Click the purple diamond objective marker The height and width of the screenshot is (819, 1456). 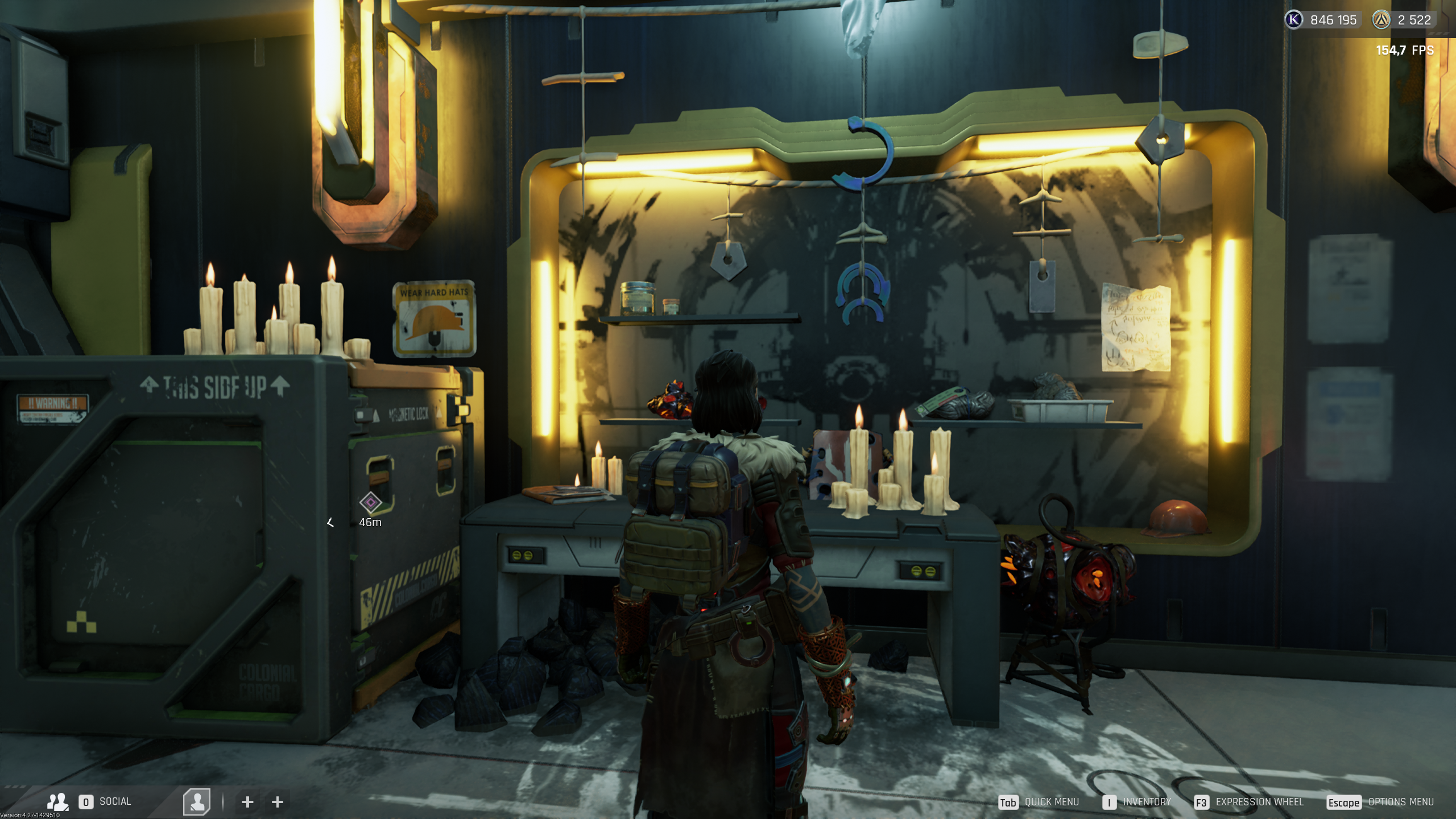(370, 502)
